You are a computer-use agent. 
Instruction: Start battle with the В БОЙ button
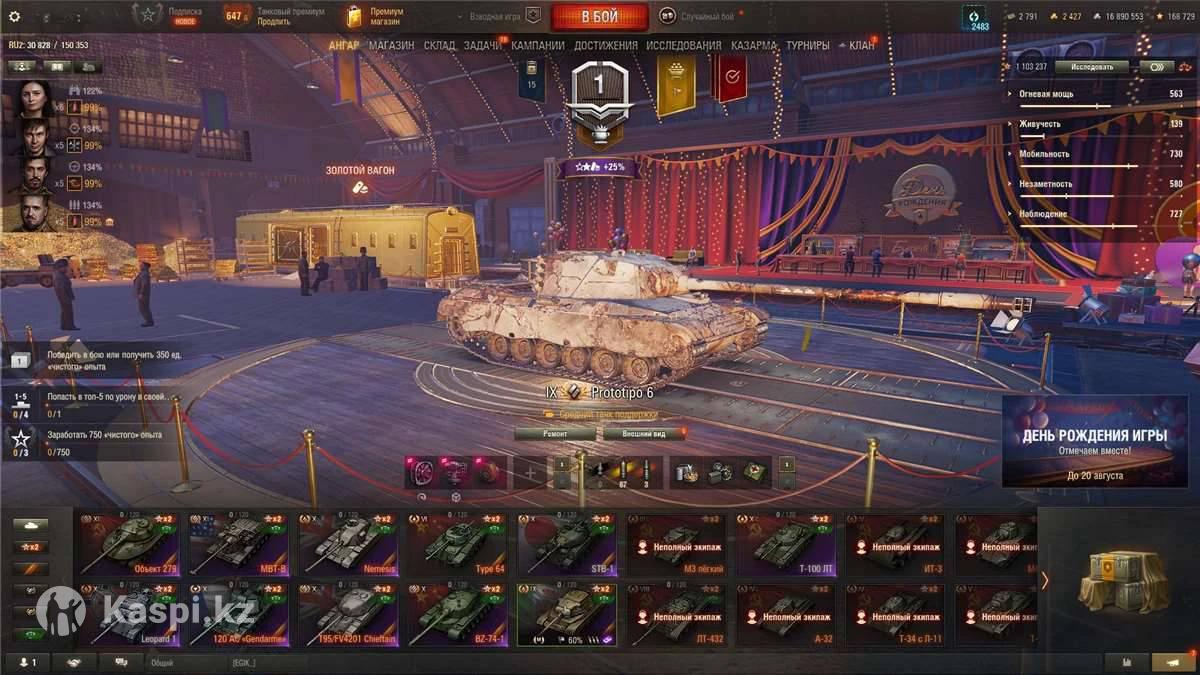599,17
